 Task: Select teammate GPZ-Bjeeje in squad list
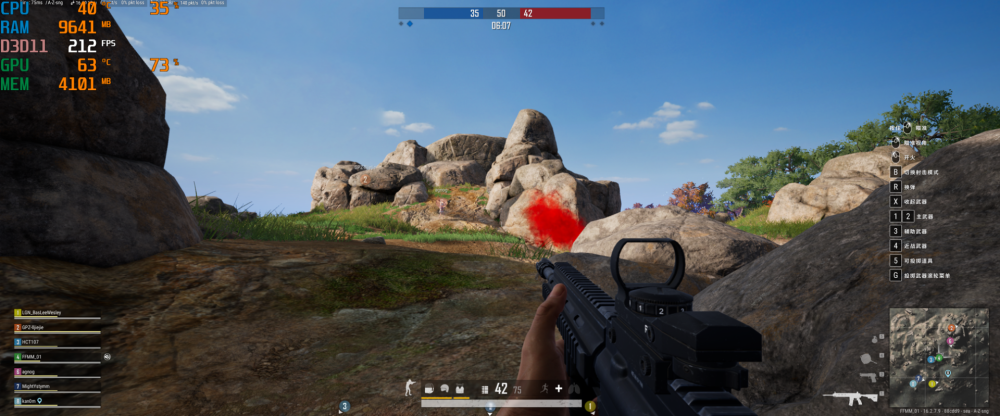36,327
